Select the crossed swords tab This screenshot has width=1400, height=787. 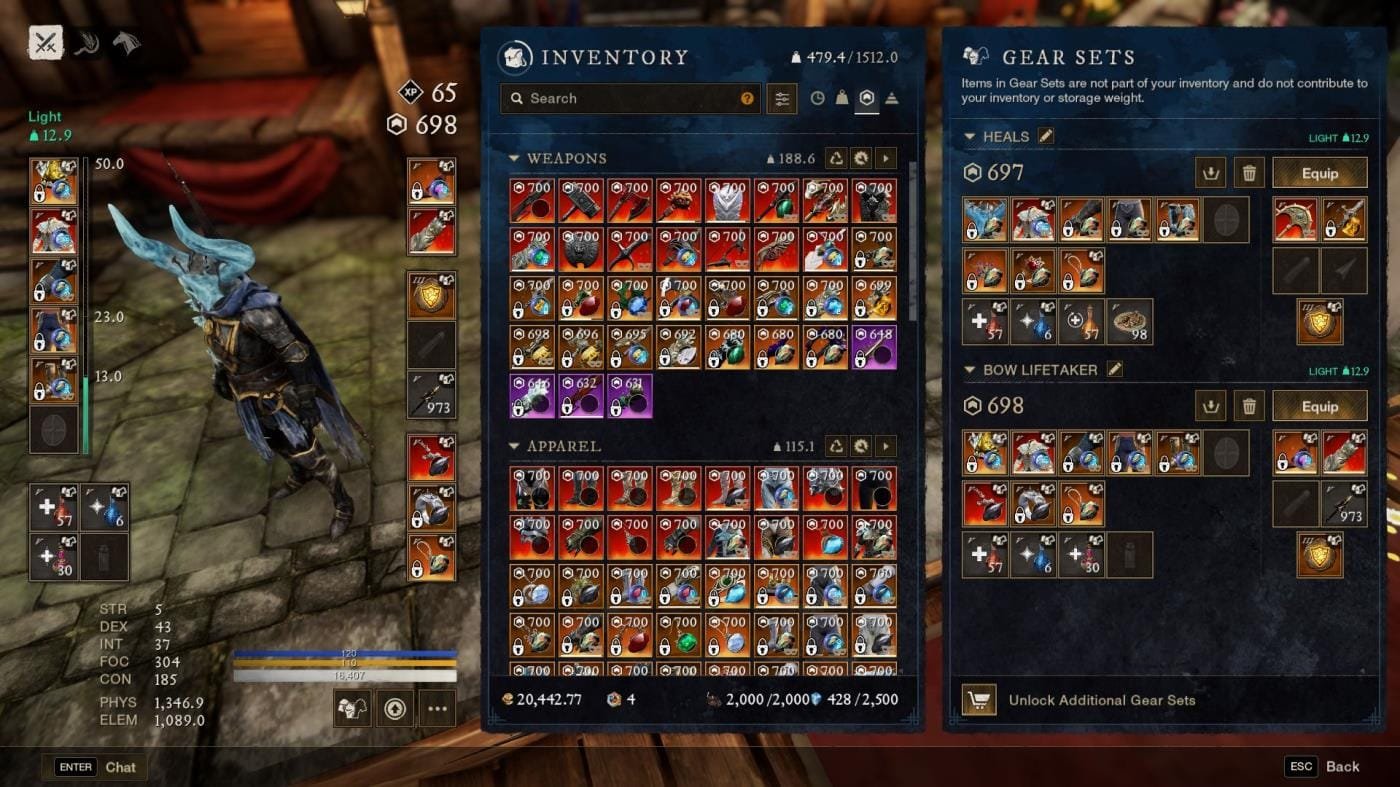(x=46, y=43)
